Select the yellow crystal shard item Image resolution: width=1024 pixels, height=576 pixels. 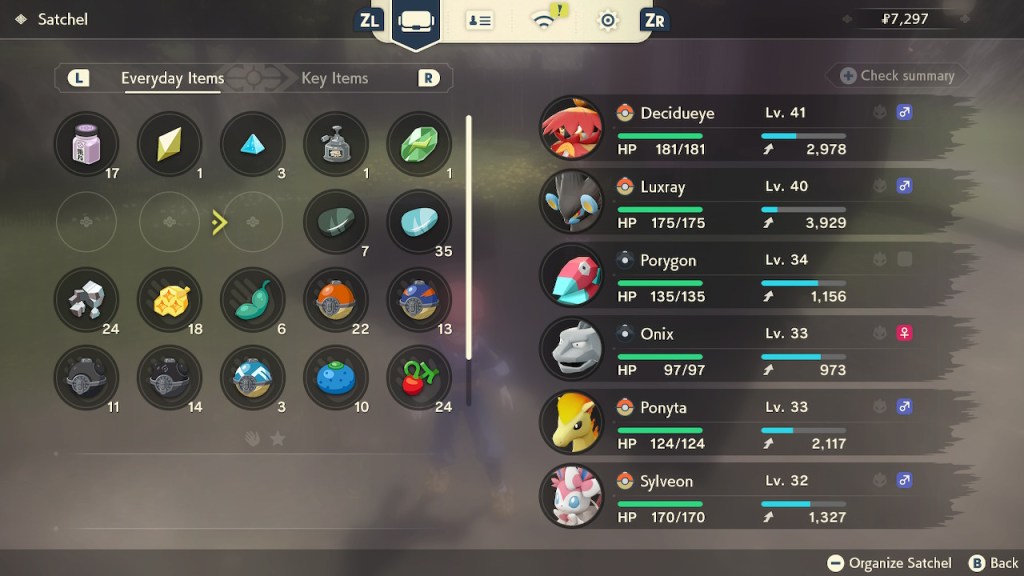(x=169, y=144)
